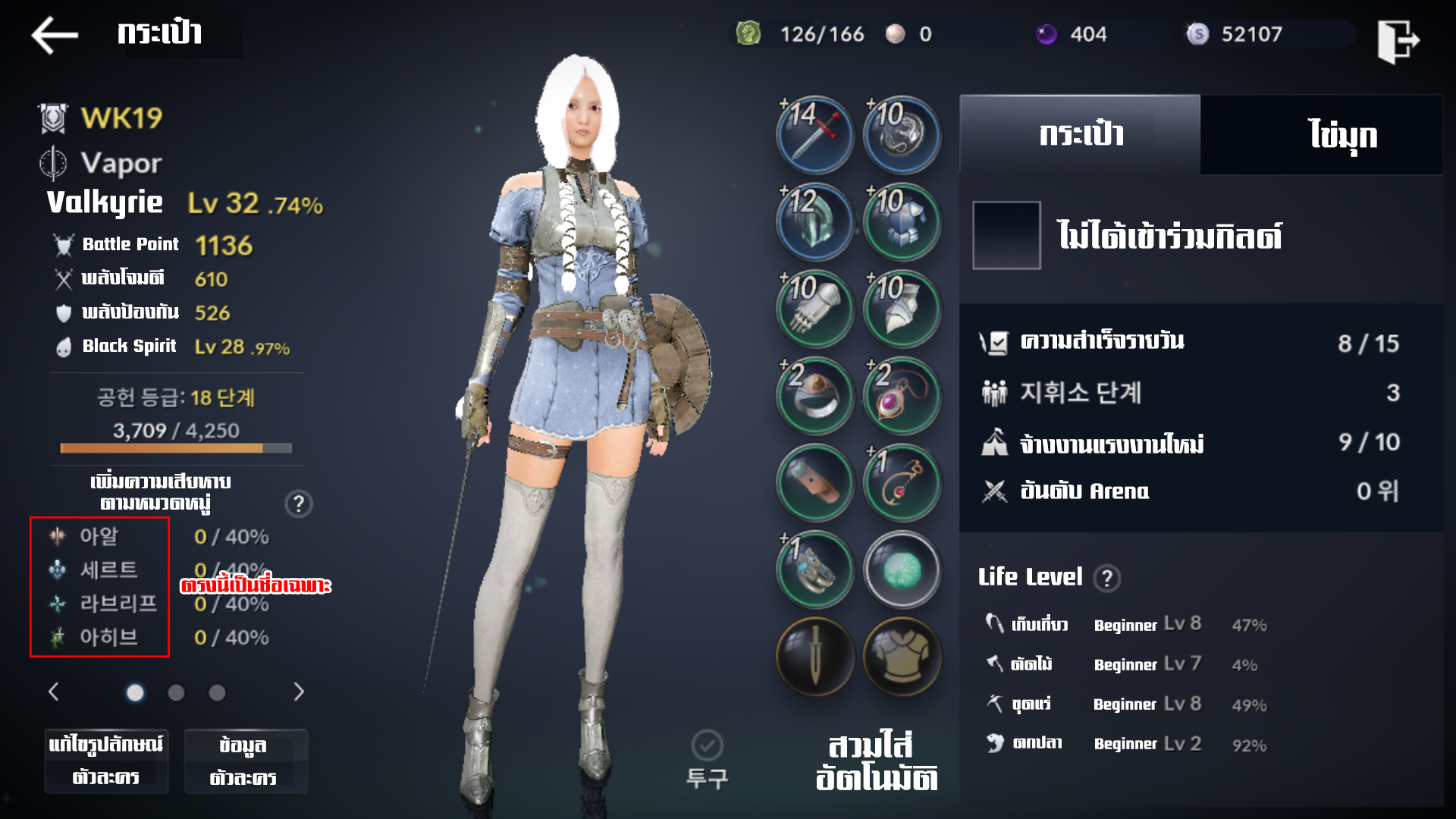Show next stats page with right arrow

point(299,692)
